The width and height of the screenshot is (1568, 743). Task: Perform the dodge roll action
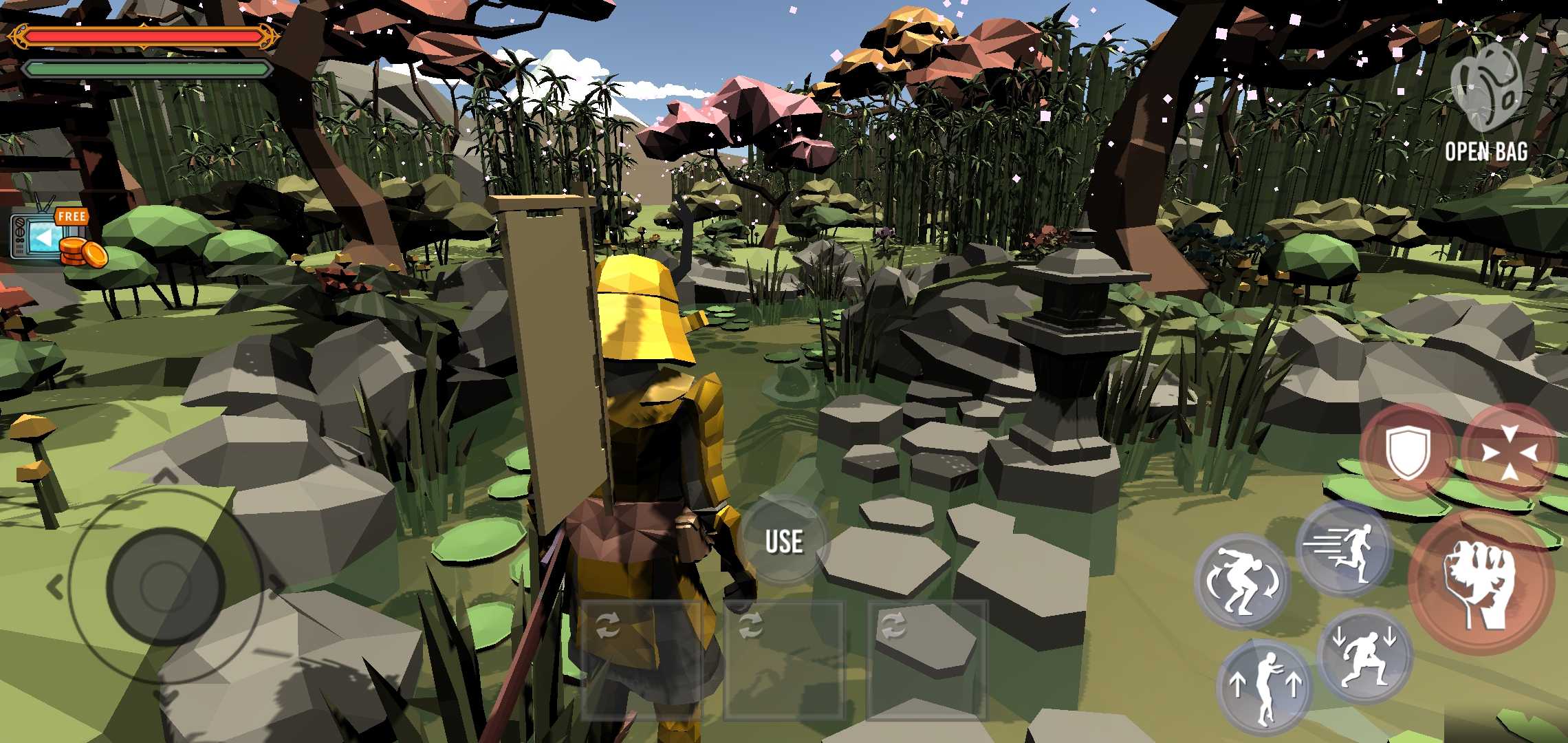(1242, 581)
